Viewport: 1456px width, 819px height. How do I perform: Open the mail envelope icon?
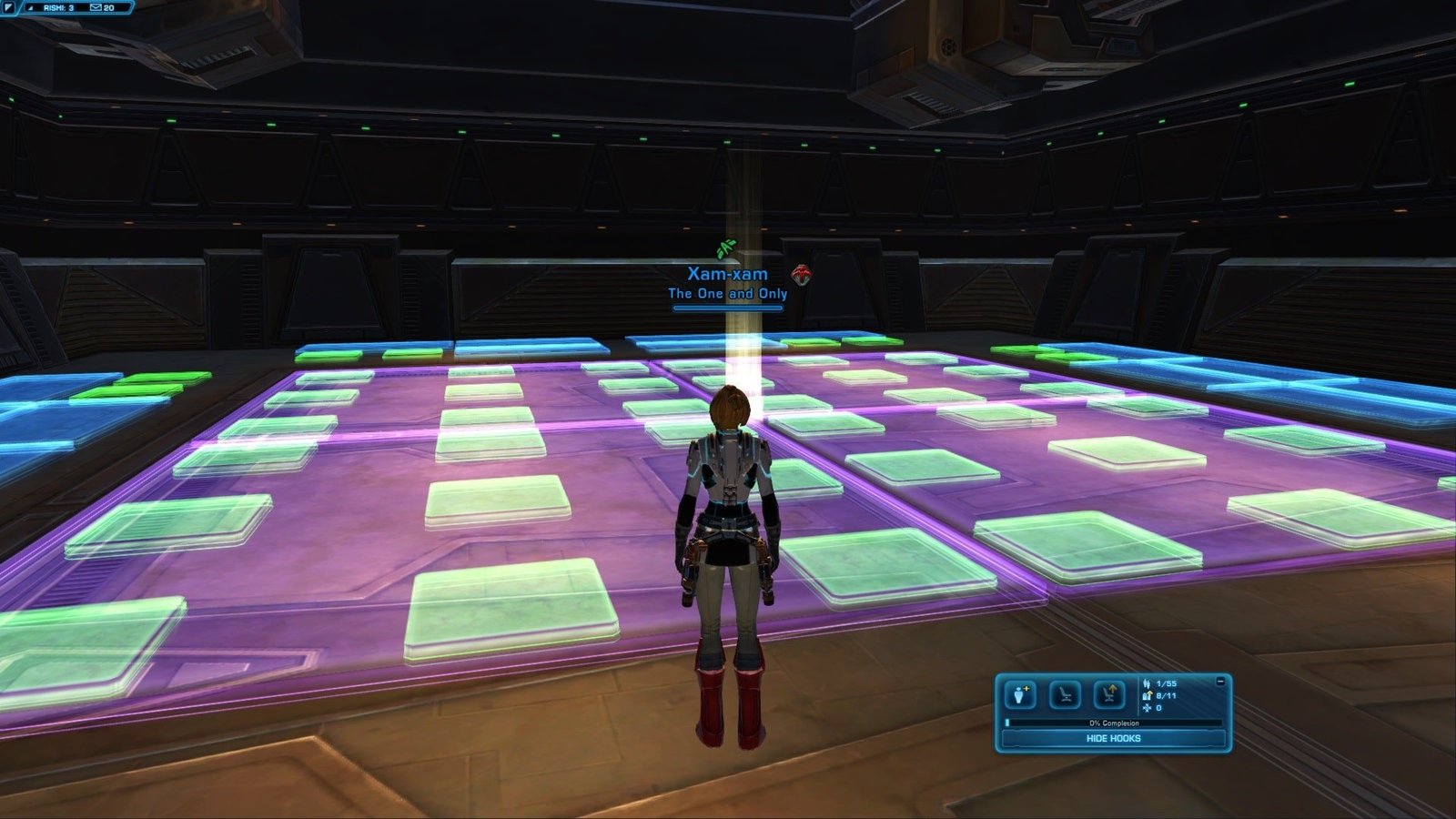click(x=96, y=7)
